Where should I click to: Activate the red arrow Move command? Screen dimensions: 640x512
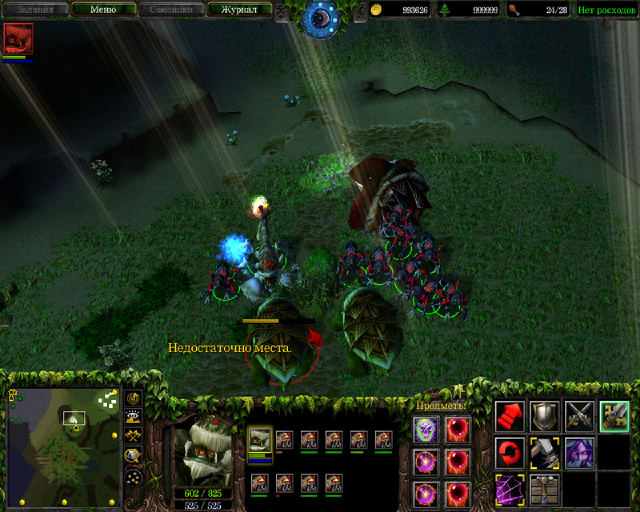510,416
